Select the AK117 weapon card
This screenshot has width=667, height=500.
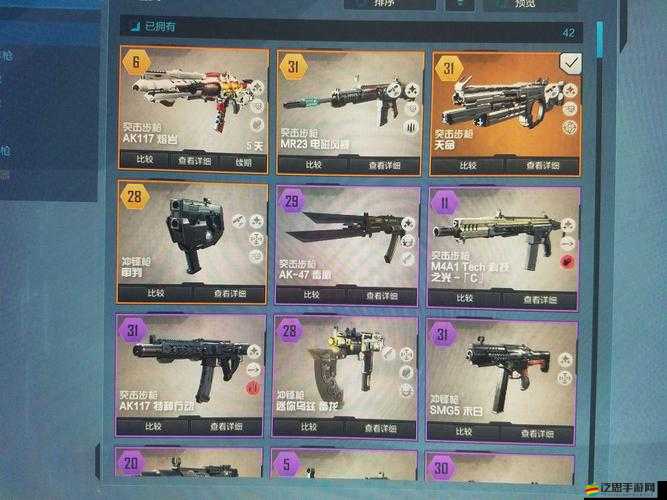click(x=193, y=100)
